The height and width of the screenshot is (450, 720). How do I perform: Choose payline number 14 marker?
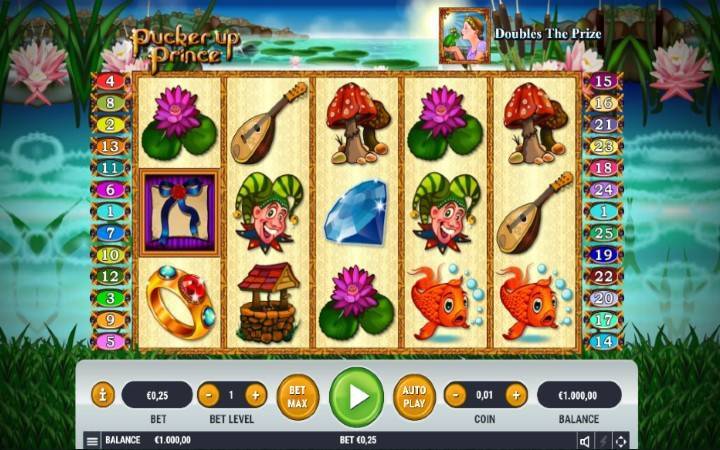coord(602,341)
